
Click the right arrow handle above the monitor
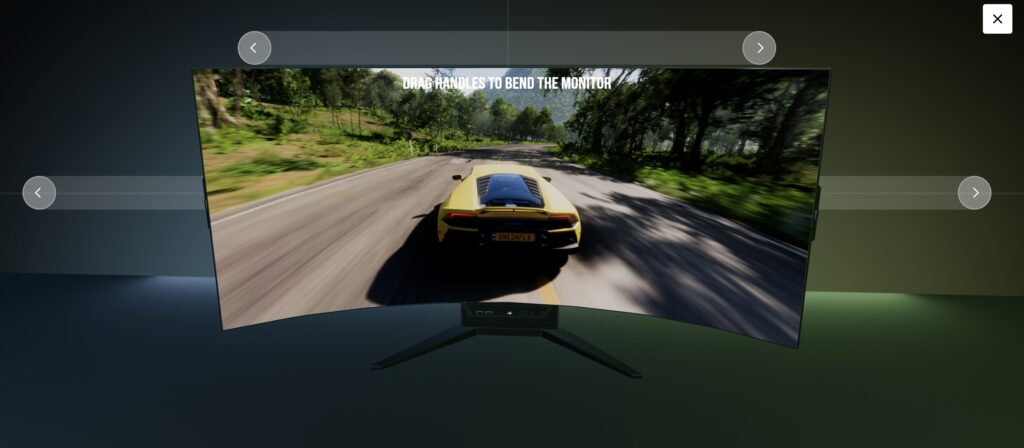[759, 48]
